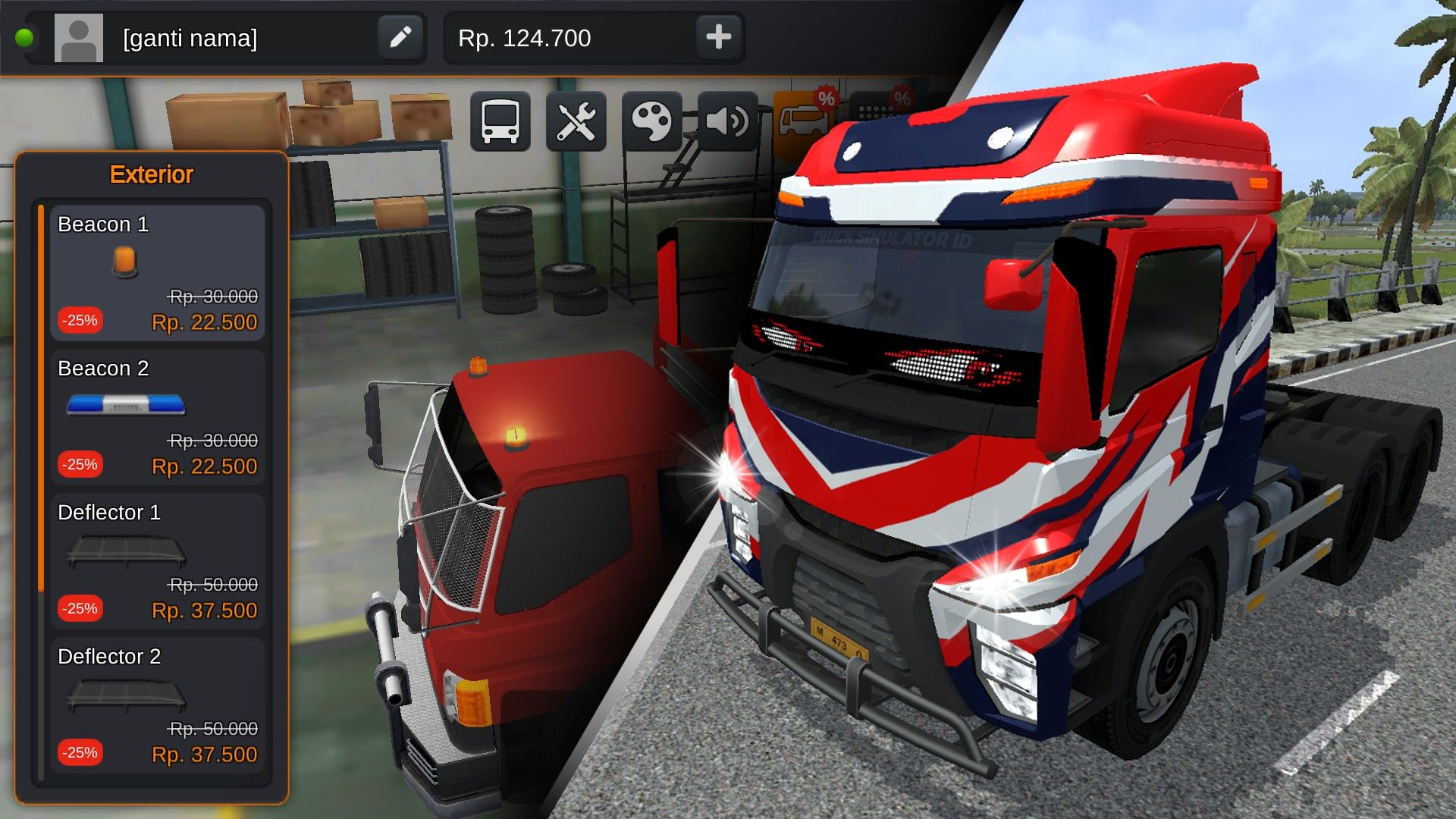Select the bus selection icon
The image size is (1456, 819).
[x=500, y=121]
